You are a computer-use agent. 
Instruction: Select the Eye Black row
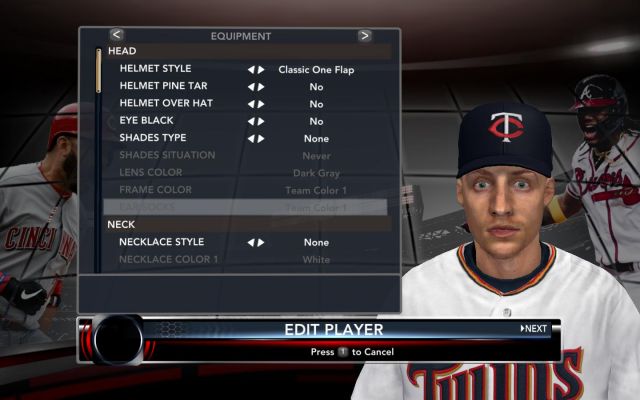tap(146, 121)
